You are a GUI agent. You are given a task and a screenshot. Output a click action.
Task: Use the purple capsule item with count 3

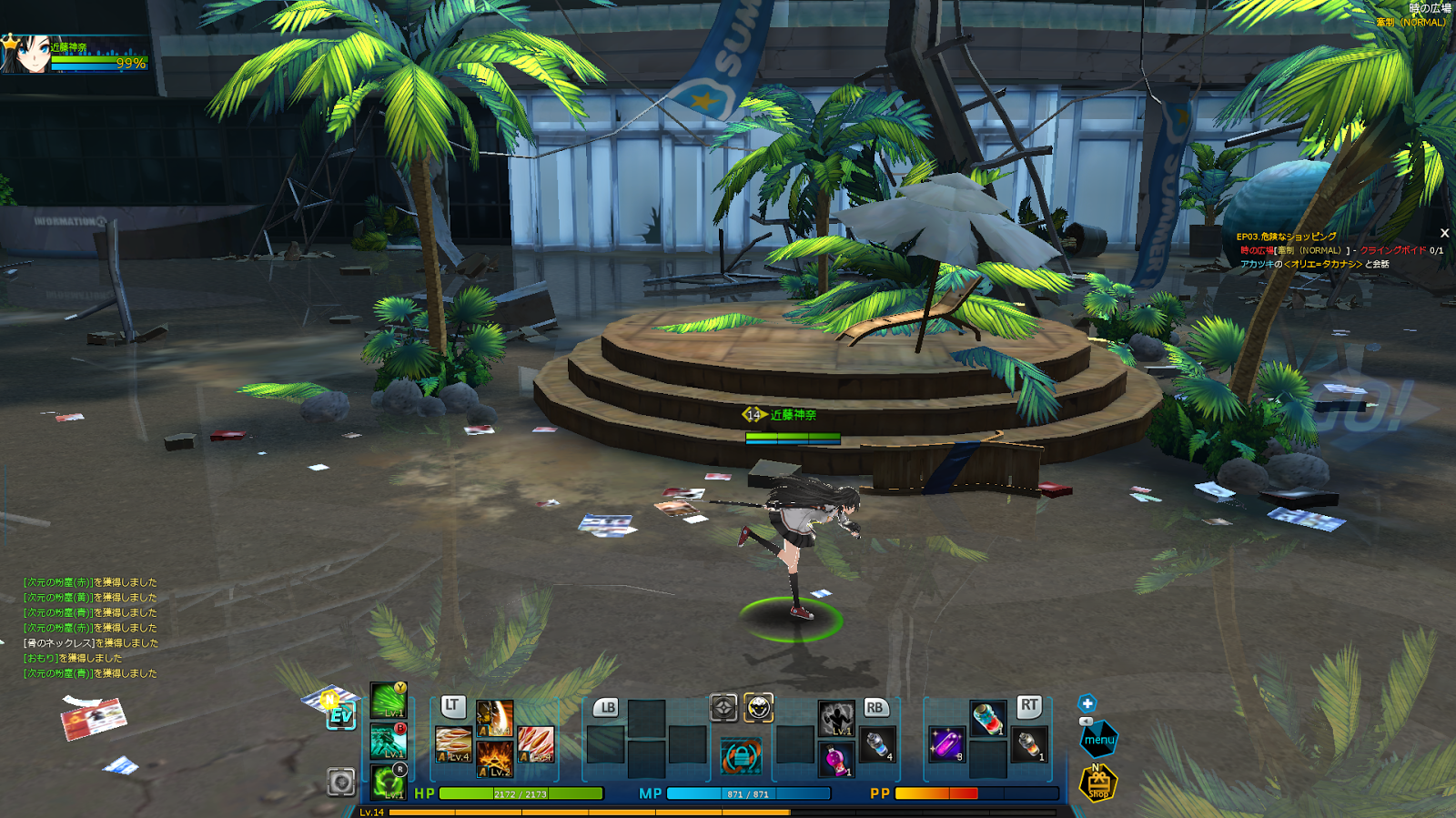pos(946,743)
